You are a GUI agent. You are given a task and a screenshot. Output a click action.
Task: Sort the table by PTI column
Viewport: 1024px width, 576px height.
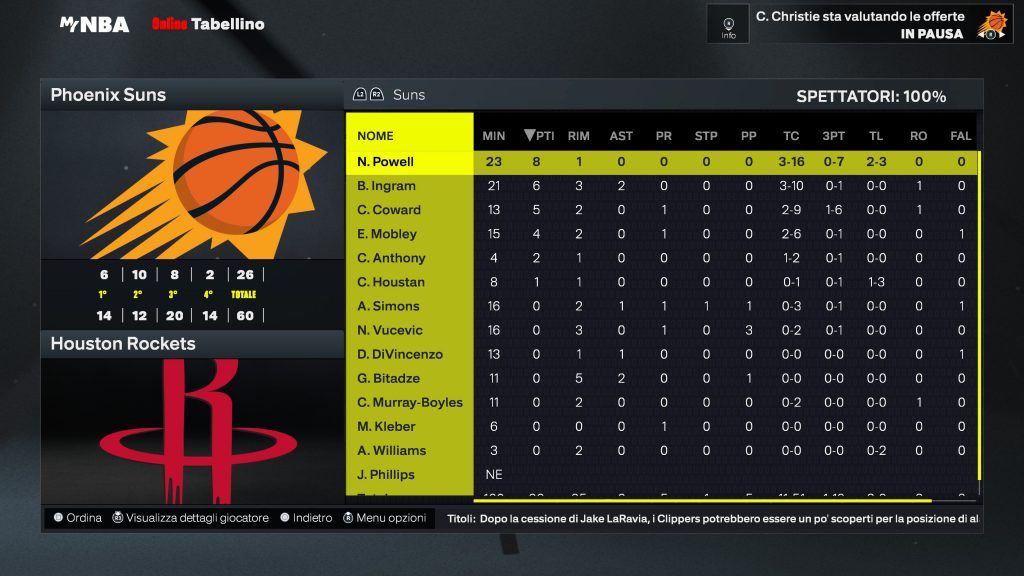click(x=539, y=136)
